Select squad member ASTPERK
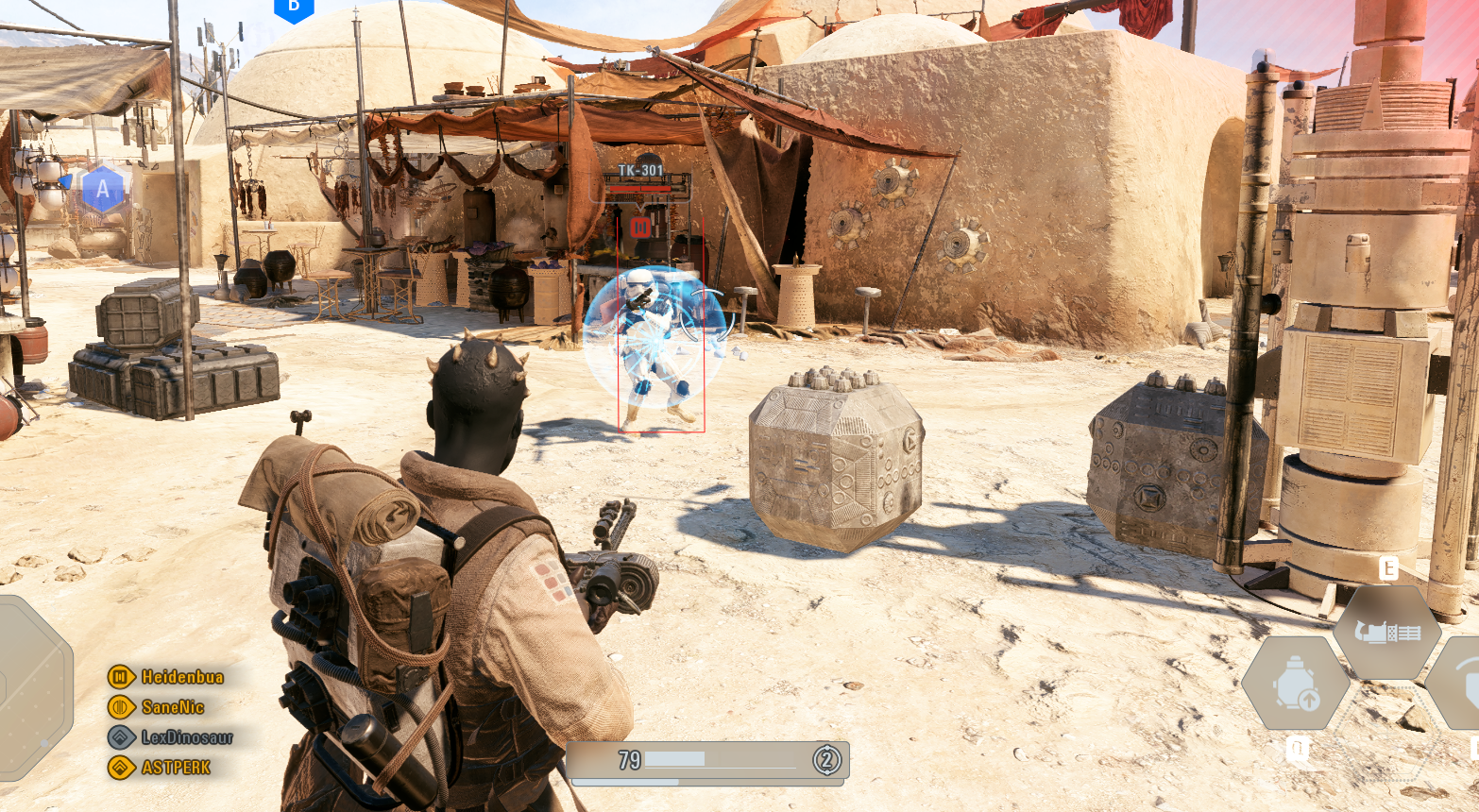The image size is (1479, 812). coord(176,768)
